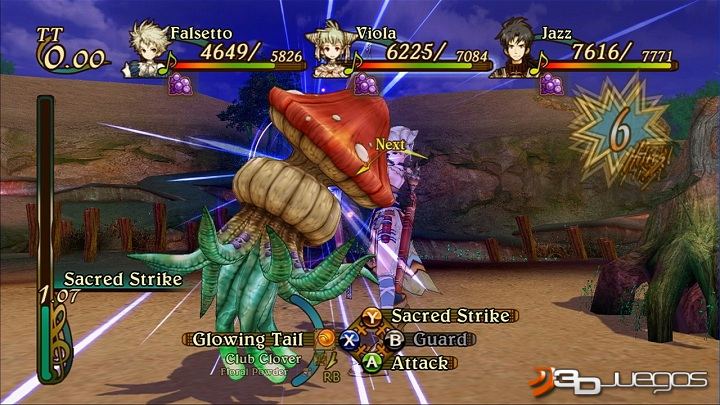The height and width of the screenshot is (405, 720).
Task: Choose the Sacred Strike command
Action: [x=440, y=317]
